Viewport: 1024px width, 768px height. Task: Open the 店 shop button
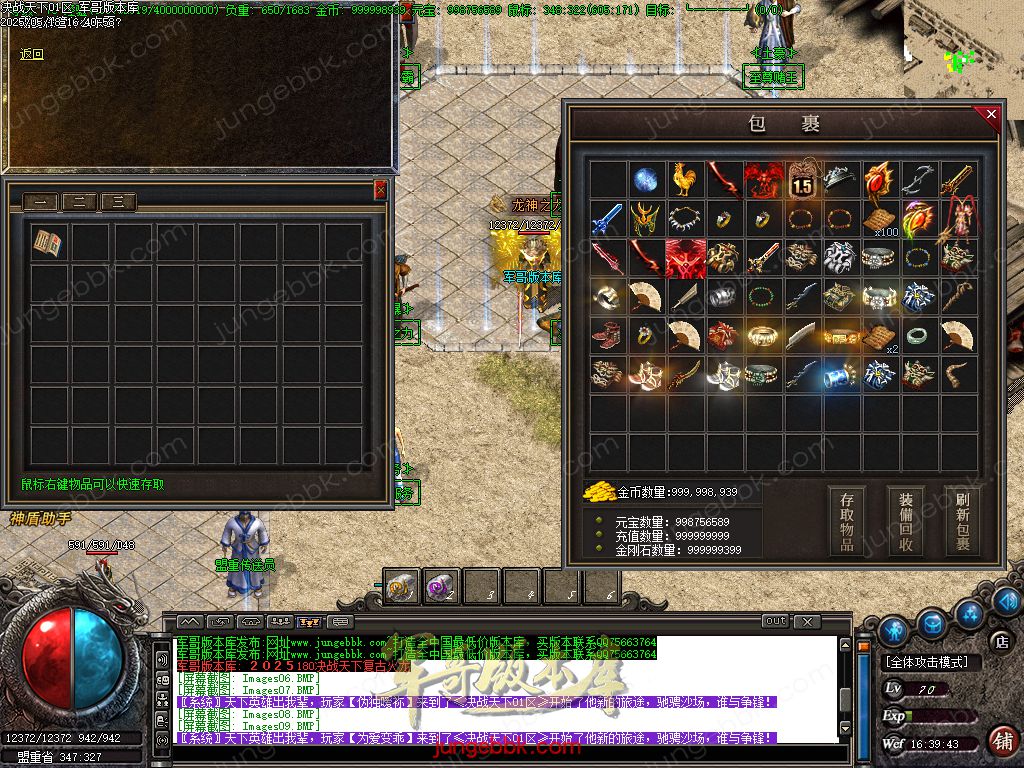1000,640
